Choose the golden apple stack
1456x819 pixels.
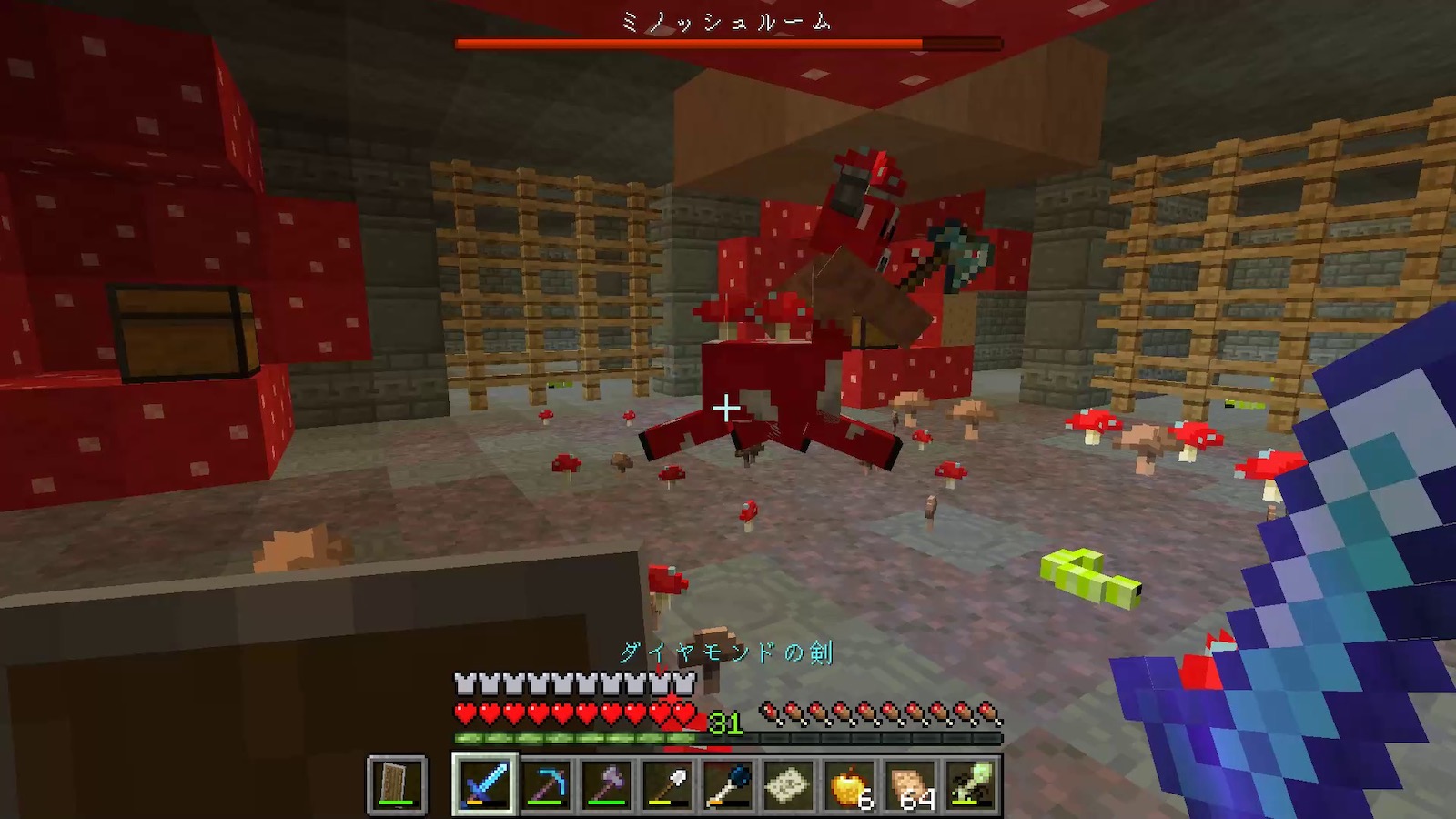click(850, 784)
